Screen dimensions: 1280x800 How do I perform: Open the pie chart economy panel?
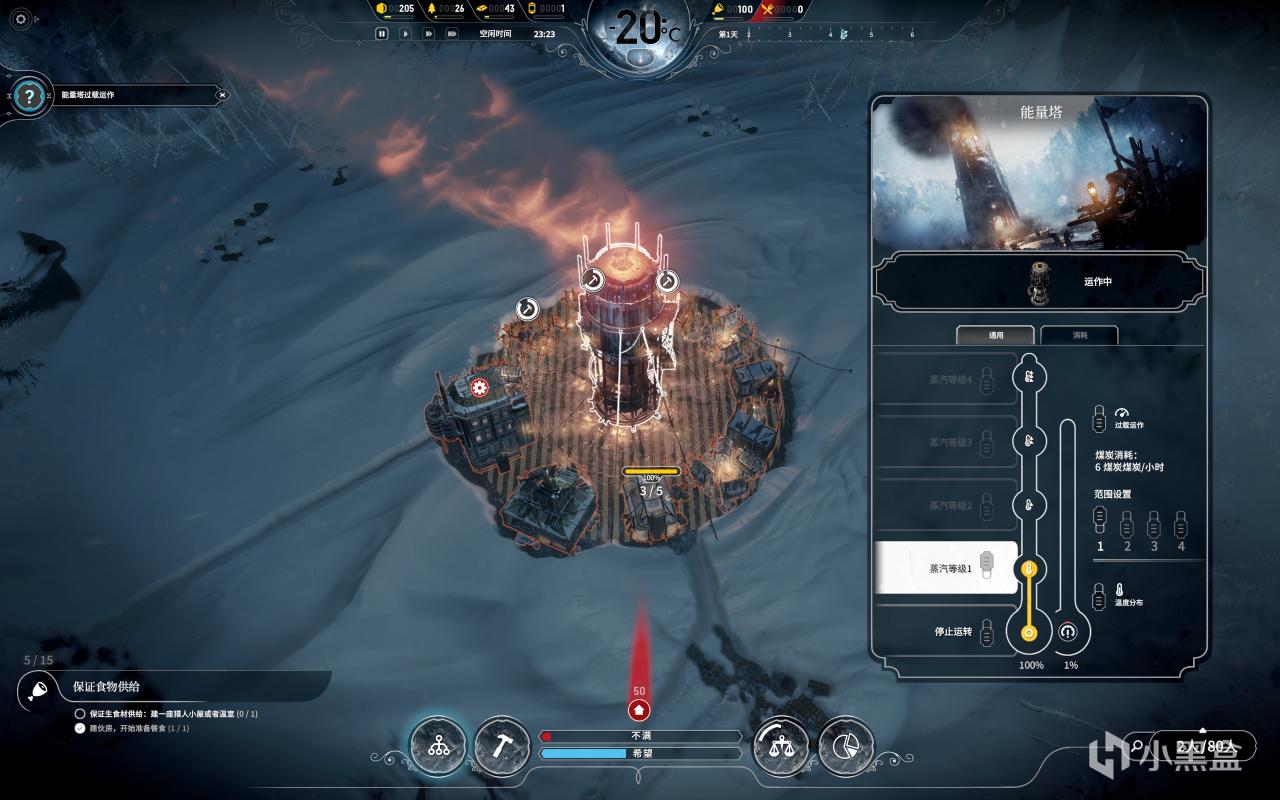tap(845, 746)
